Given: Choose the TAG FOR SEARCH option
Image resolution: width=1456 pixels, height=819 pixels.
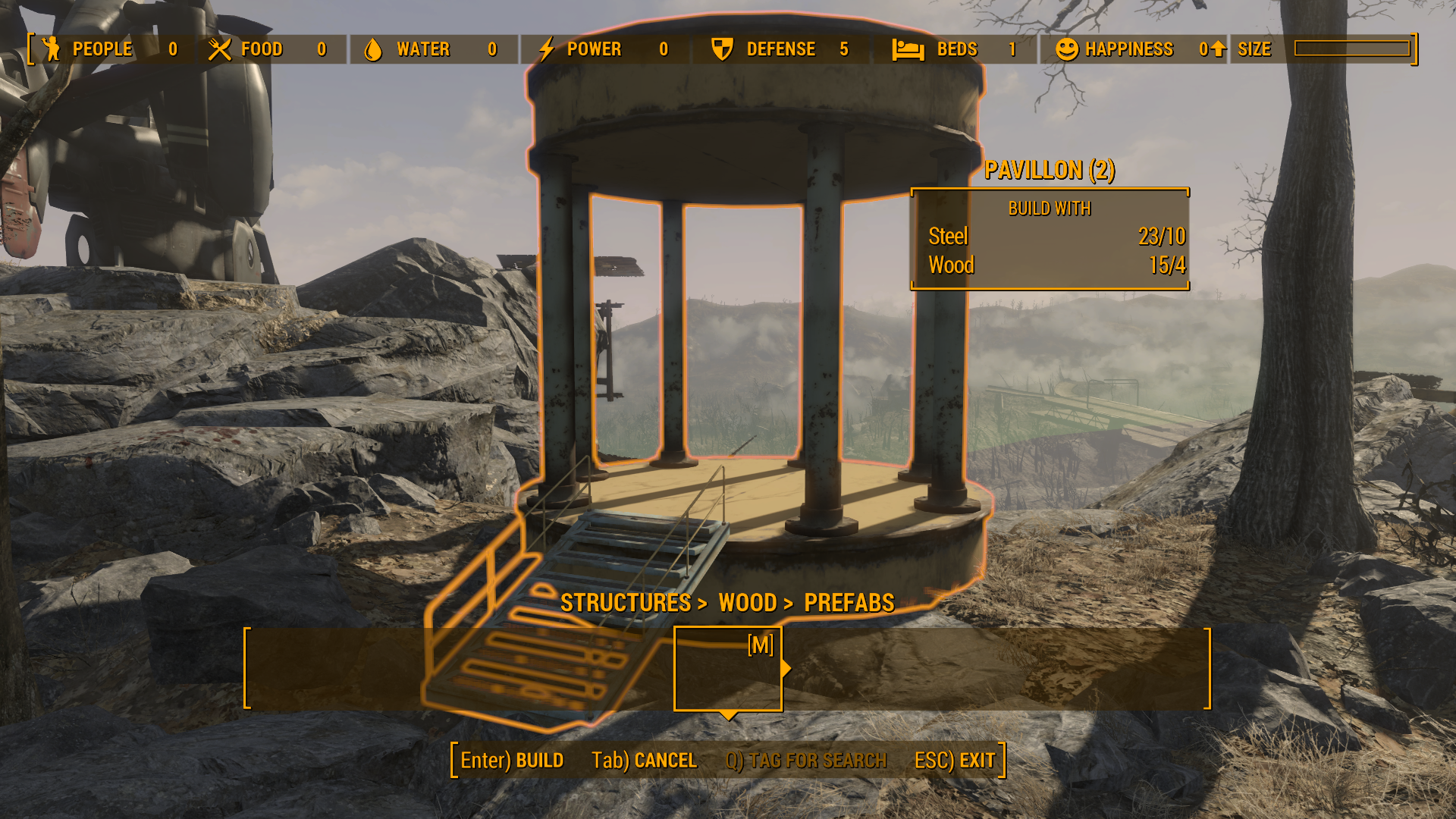Looking at the screenshot, I should tap(805, 760).
